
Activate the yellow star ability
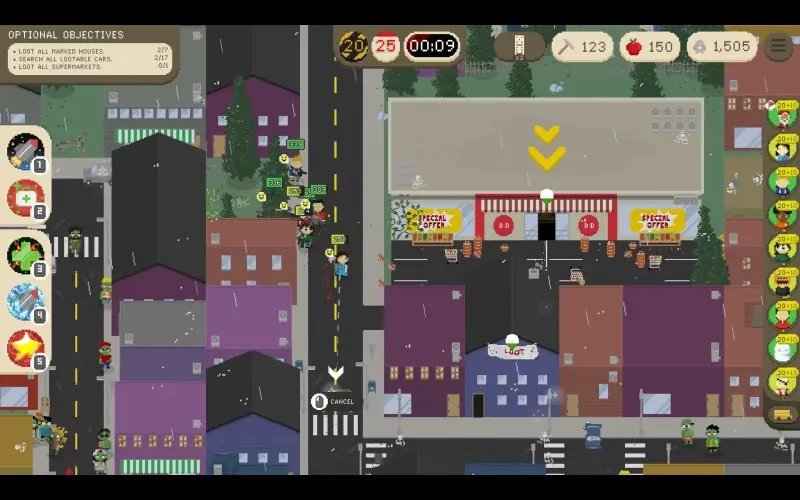(x=24, y=348)
